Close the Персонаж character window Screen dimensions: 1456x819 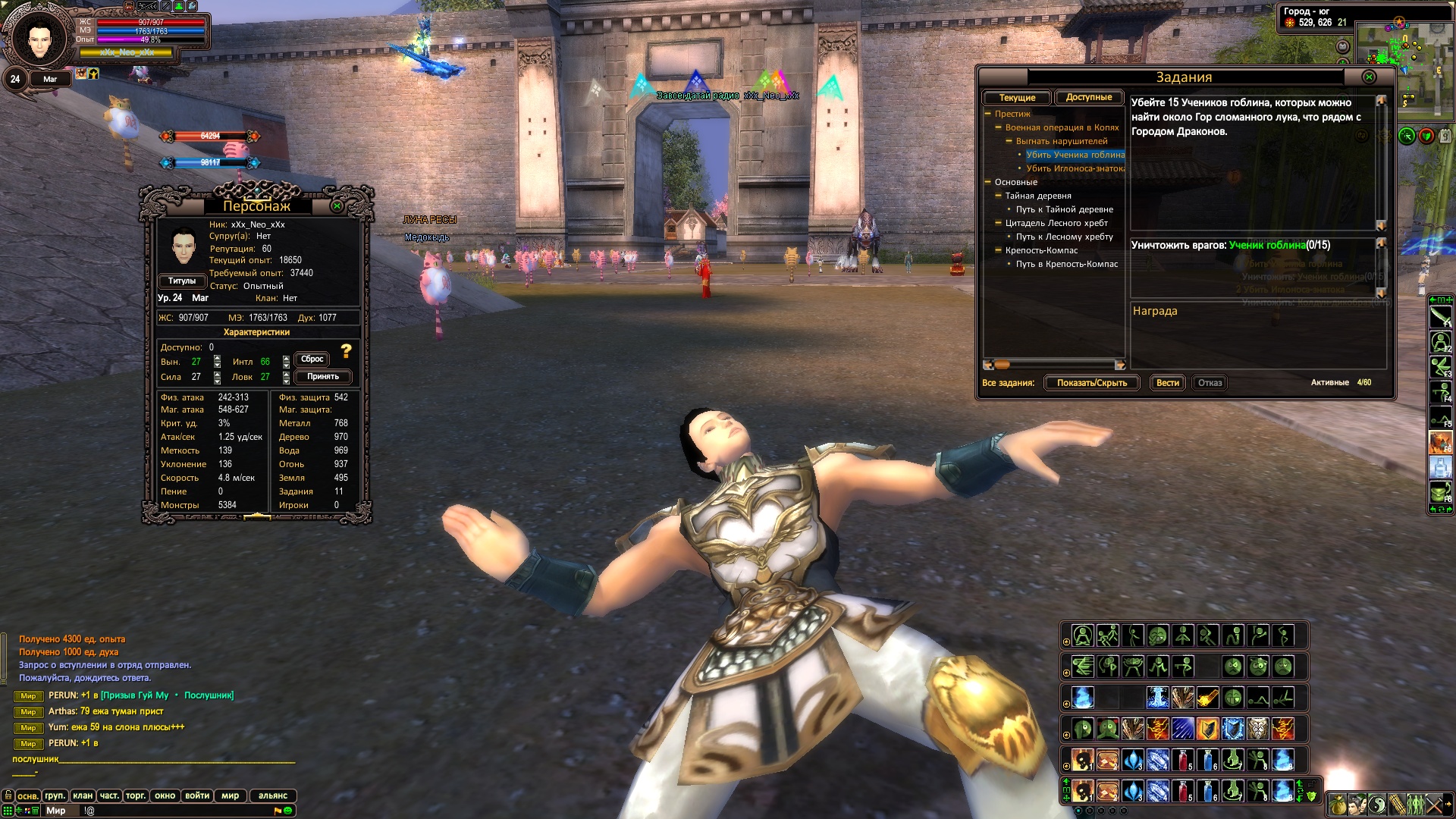[337, 206]
